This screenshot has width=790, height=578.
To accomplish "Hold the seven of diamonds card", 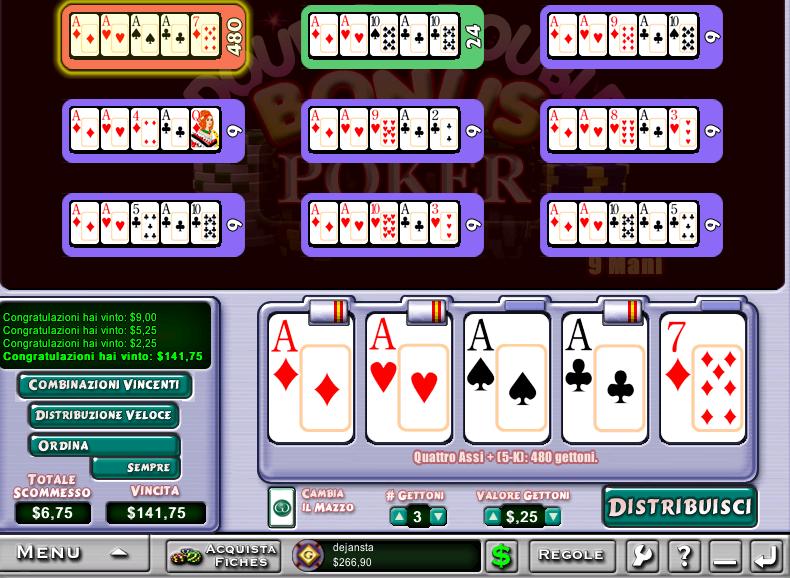I will pos(702,378).
